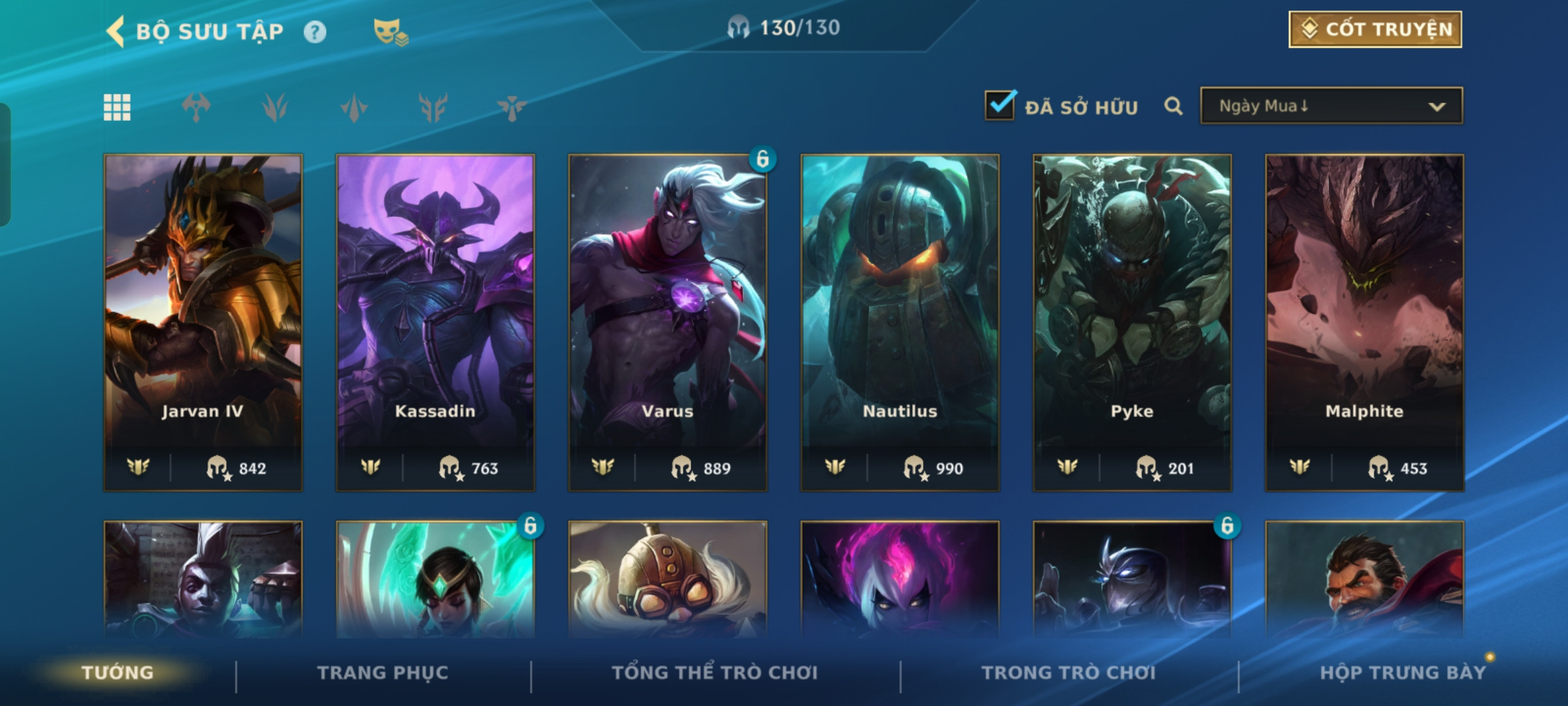1568x706 pixels.
Task: View the Pyke champion card
Action: point(1132,322)
